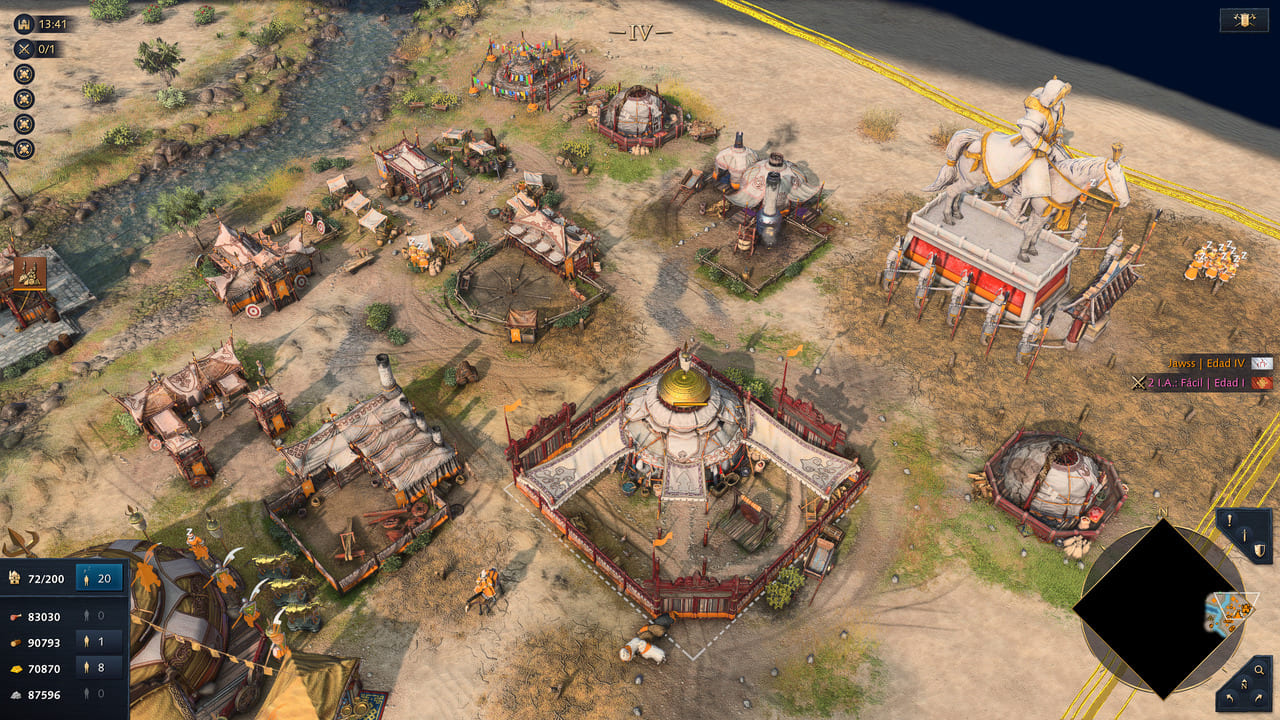Rotate camera with left curved arrow
This screenshot has height=720, width=1280.
click(1227, 696)
